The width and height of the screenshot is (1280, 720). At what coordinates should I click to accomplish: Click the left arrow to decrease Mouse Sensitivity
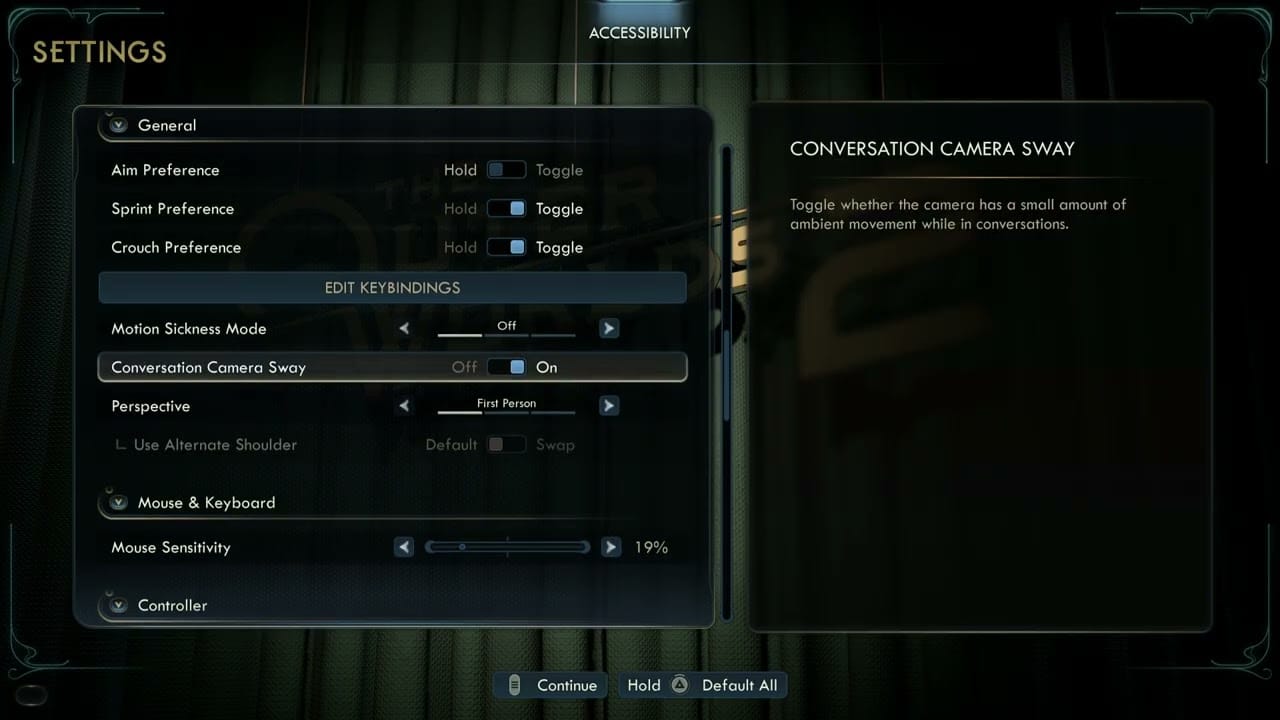[404, 547]
